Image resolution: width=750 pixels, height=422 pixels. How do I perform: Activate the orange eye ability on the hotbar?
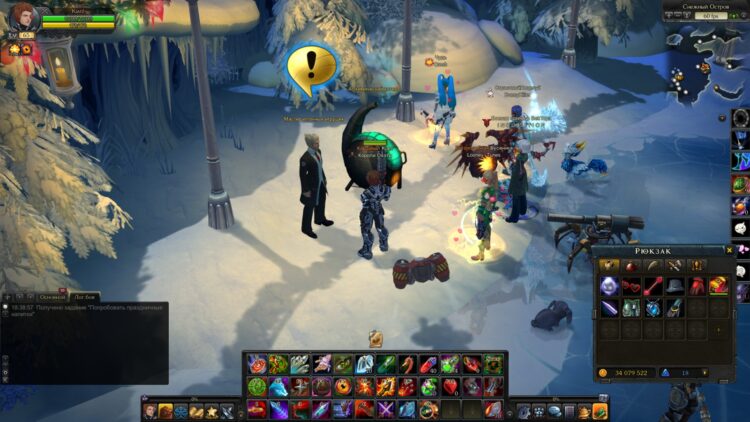tap(342, 387)
